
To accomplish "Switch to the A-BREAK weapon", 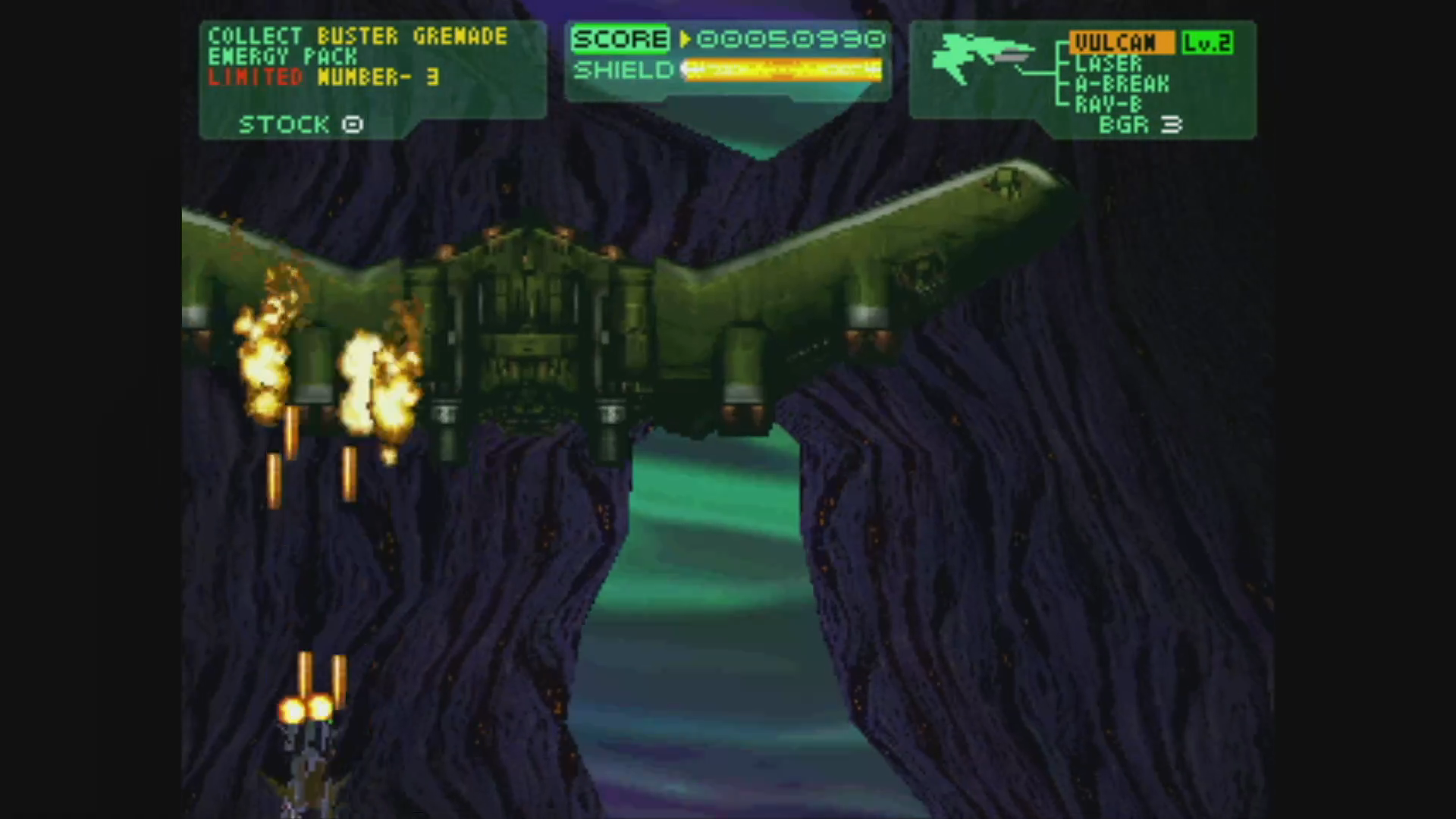I will [1122, 84].
